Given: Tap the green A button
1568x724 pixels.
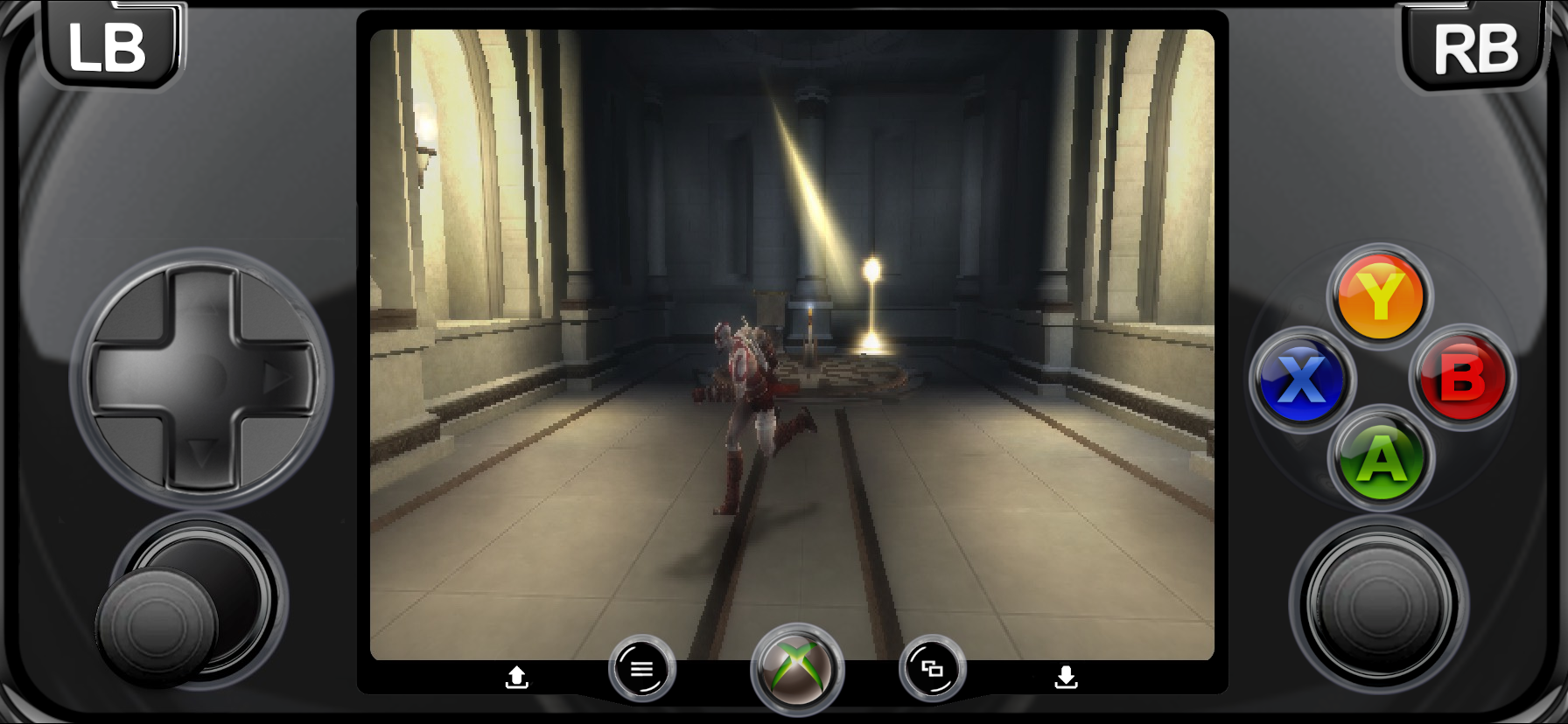Looking at the screenshot, I should (1381, 458).
